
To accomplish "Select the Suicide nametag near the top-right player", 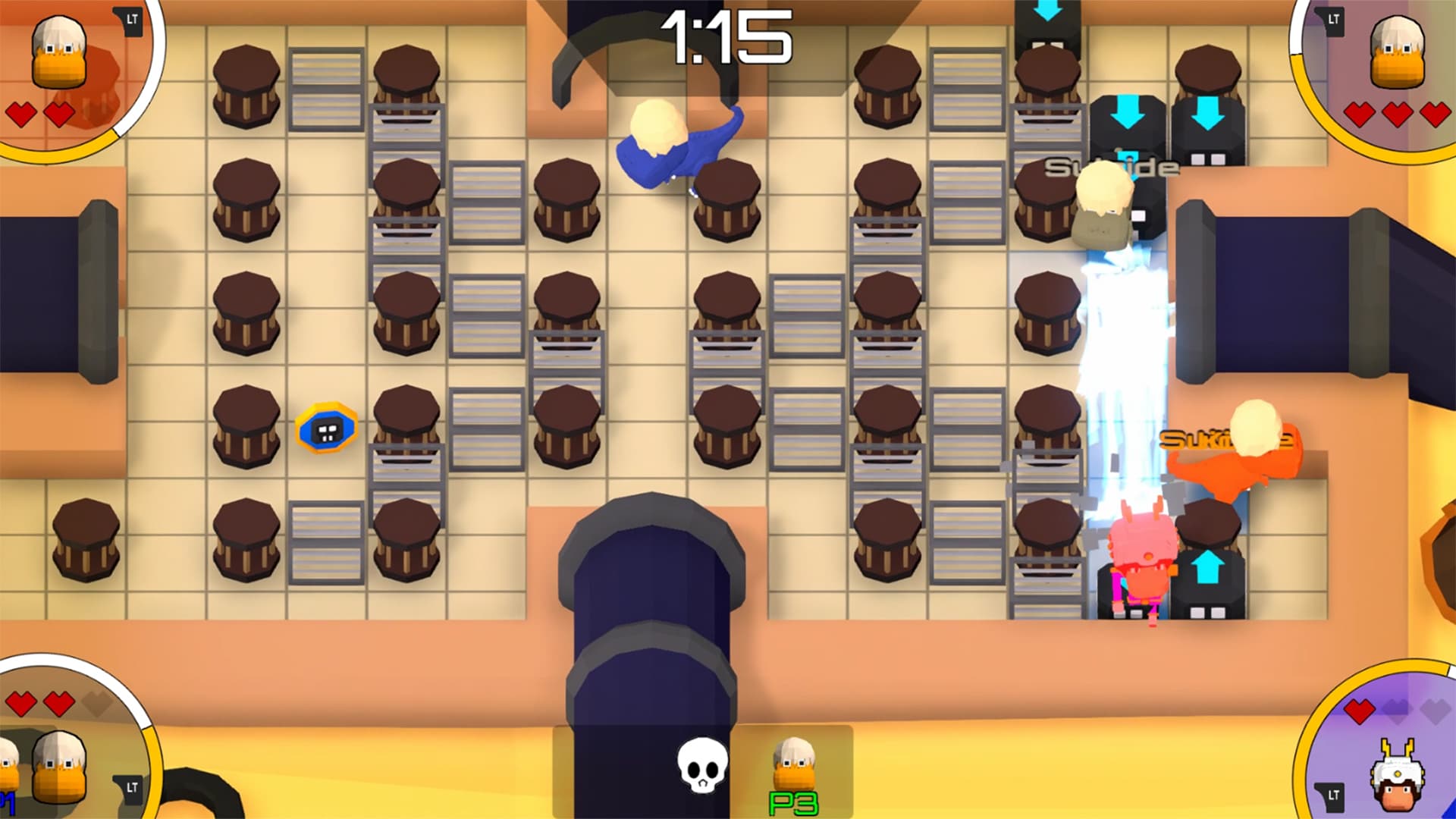I will pyautogui.click(x=1112, y=164).
